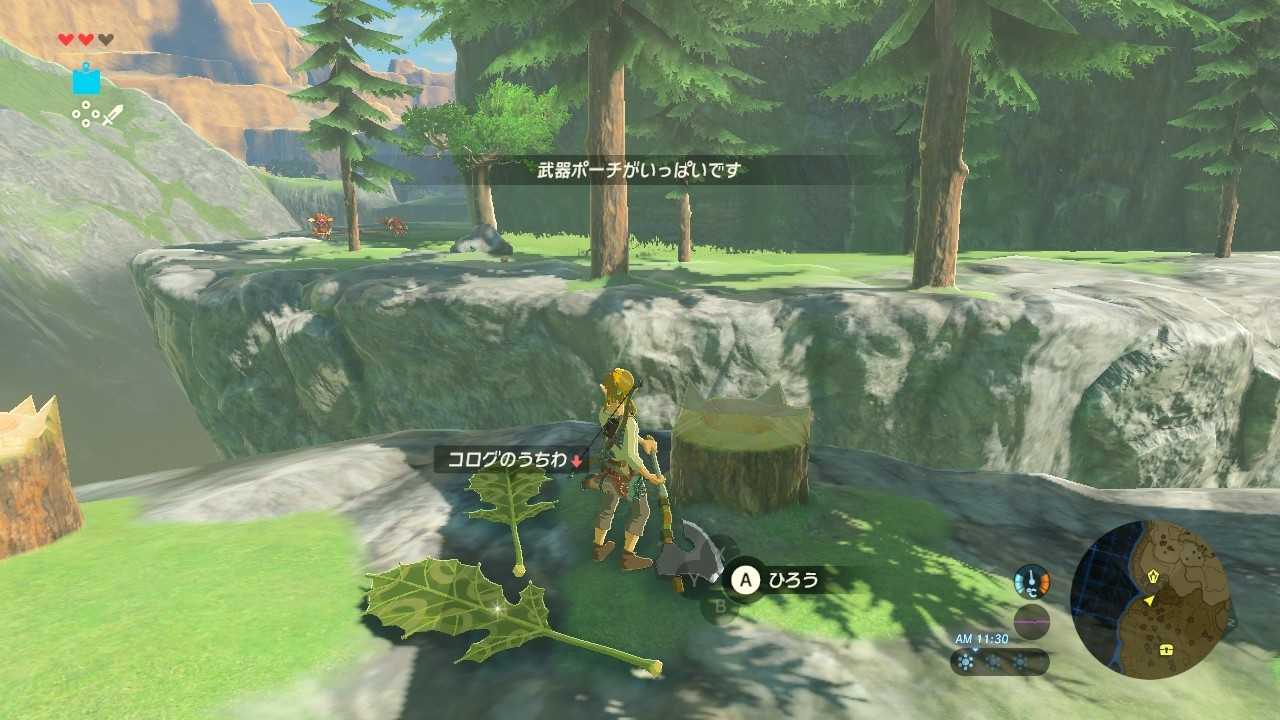This screenshot has width=1280, height=720.
Task: Select the treasure chest marker on the minimap
Action: (x=1166, y=649)
